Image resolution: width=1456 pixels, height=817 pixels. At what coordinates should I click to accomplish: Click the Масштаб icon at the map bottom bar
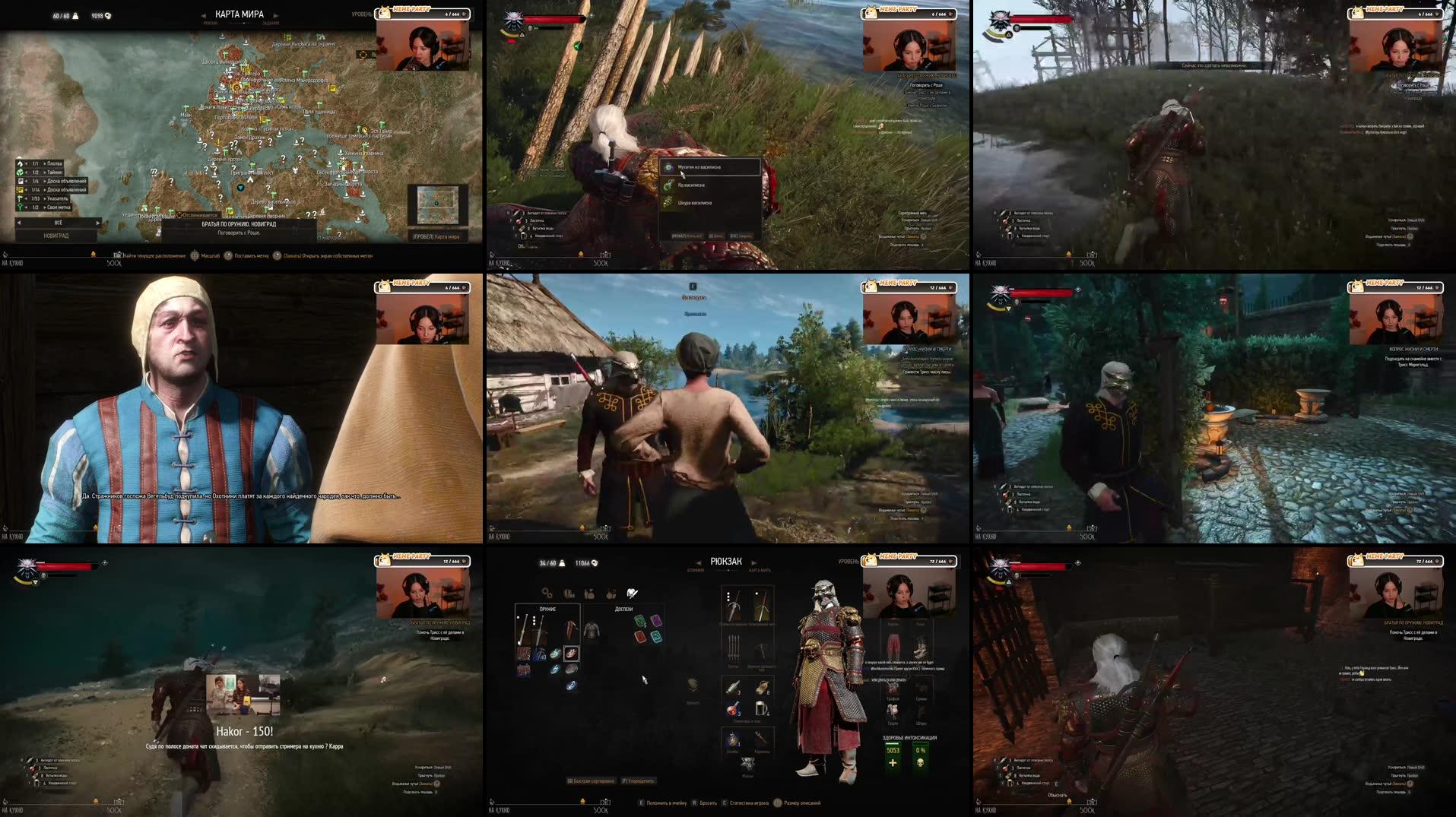[x=195, y=255]
